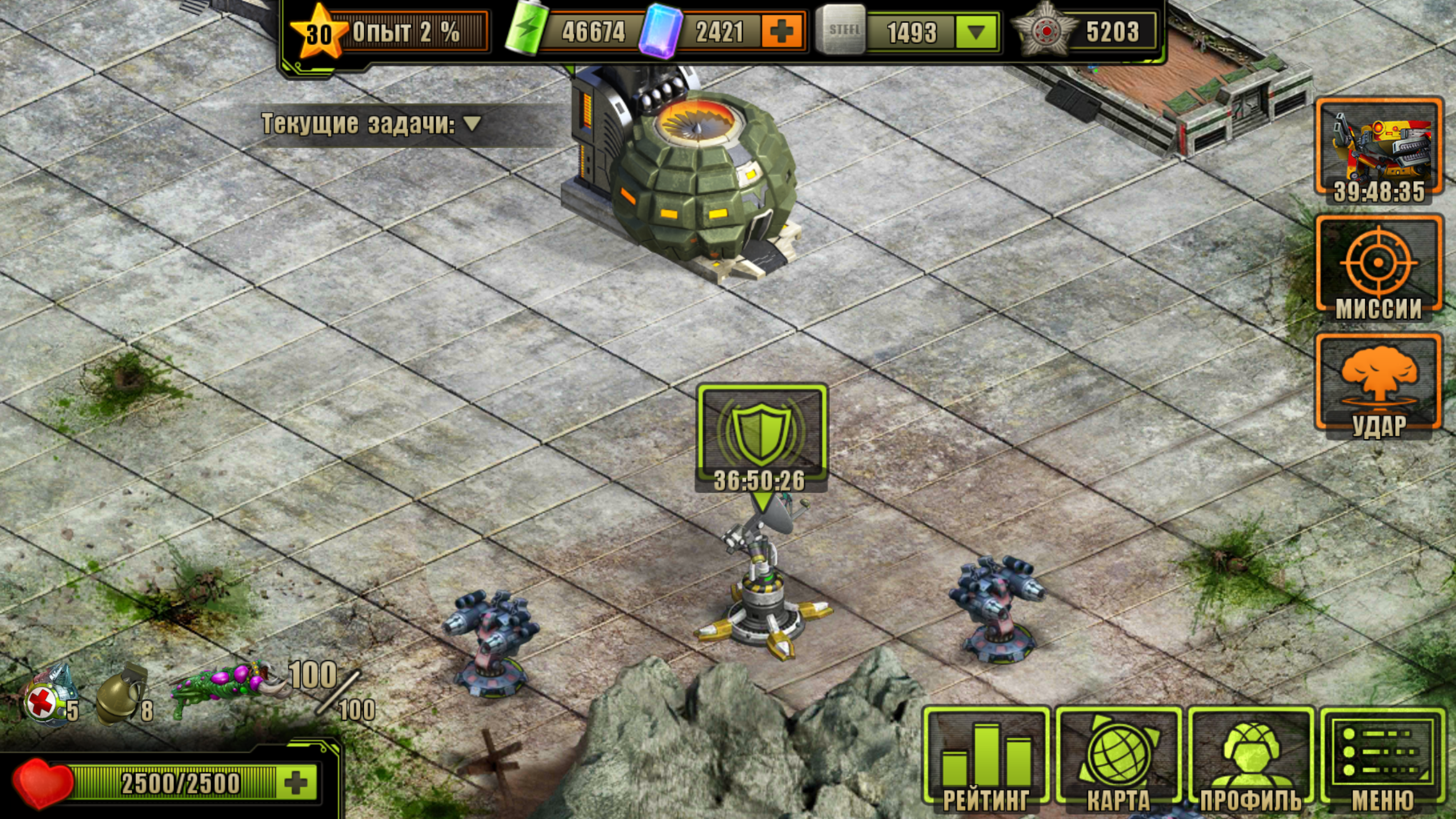Tap the green battery energy icon

click(526, 31)
